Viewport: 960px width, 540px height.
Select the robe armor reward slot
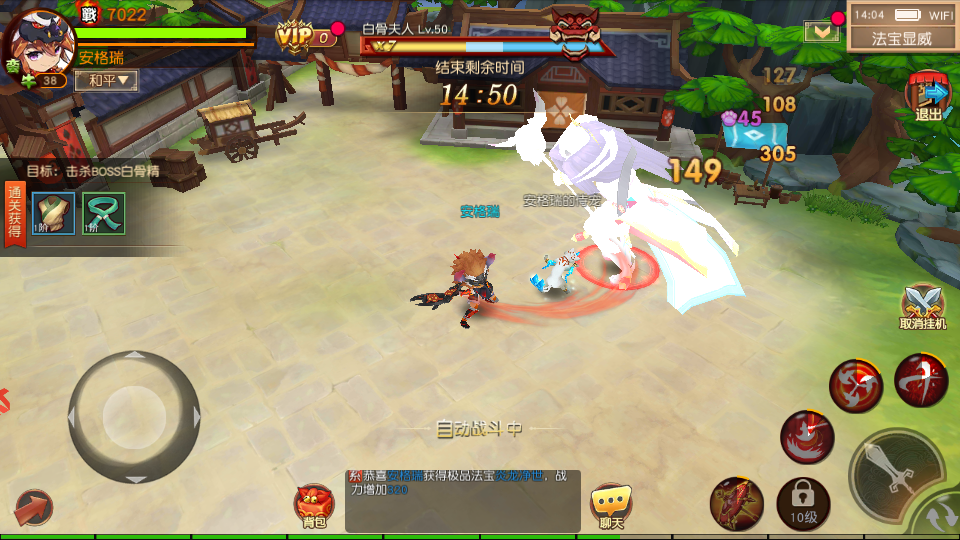pos(53,212)
